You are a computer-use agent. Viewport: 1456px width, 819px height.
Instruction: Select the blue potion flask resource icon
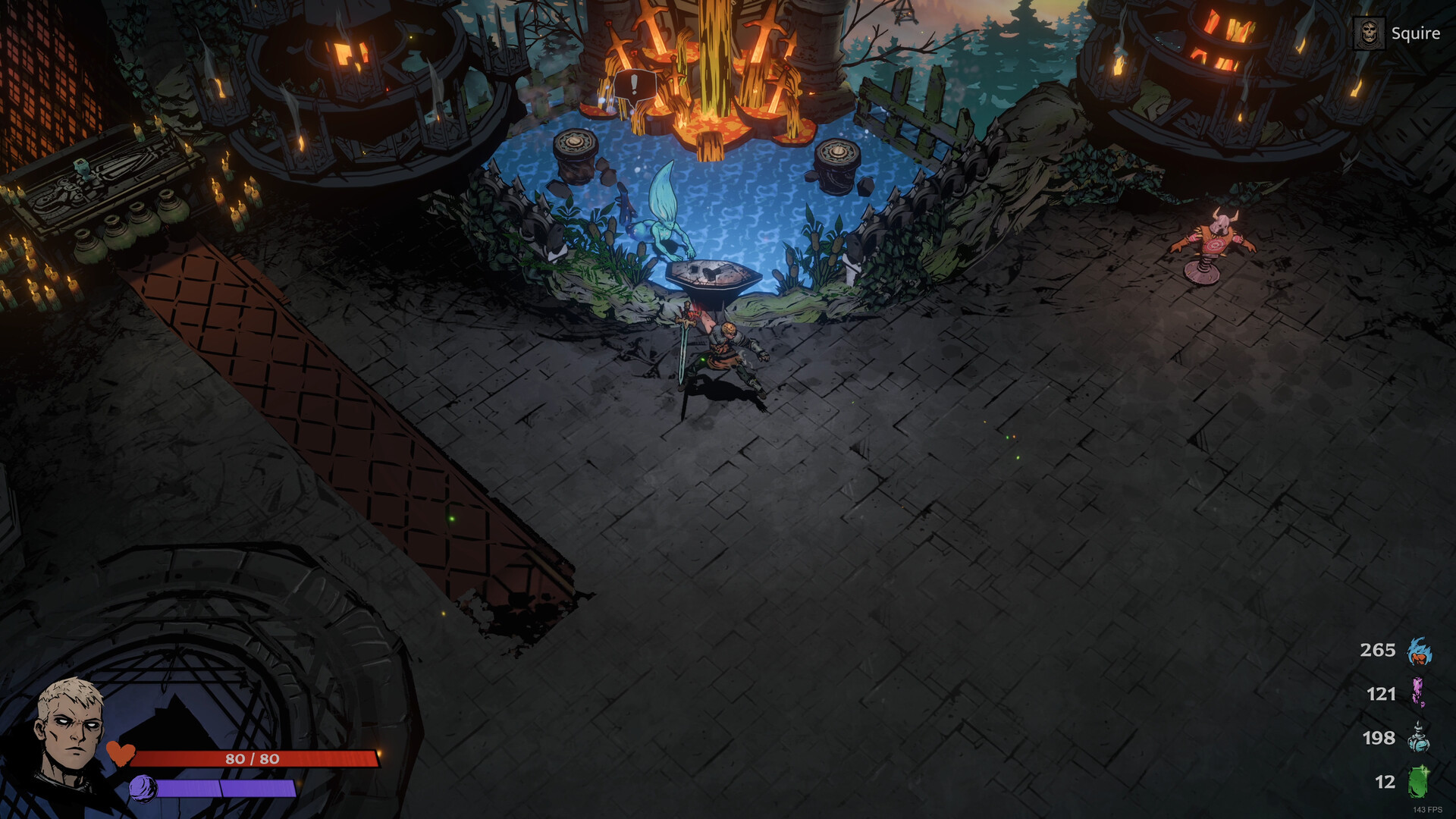pyautogui.click(x=1419, y=738)
